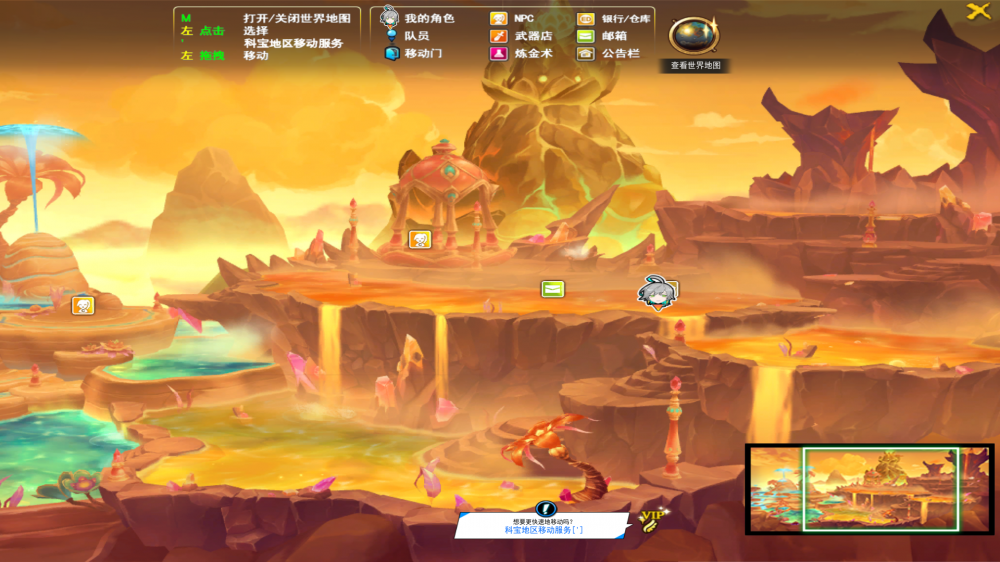Viewport: 1000px width, 562px height.
Task: Close the area map with the X
Action: click(x=977, y=12)
